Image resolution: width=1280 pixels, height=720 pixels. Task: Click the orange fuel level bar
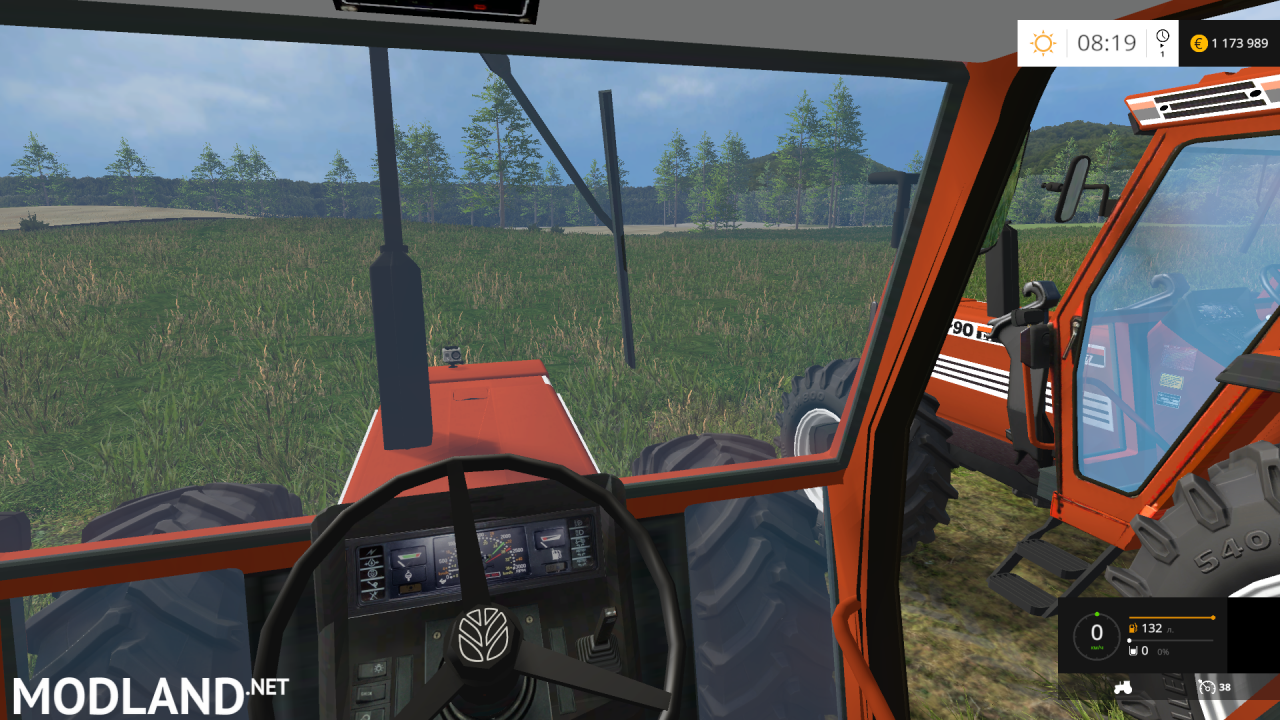click(1172, 617)
